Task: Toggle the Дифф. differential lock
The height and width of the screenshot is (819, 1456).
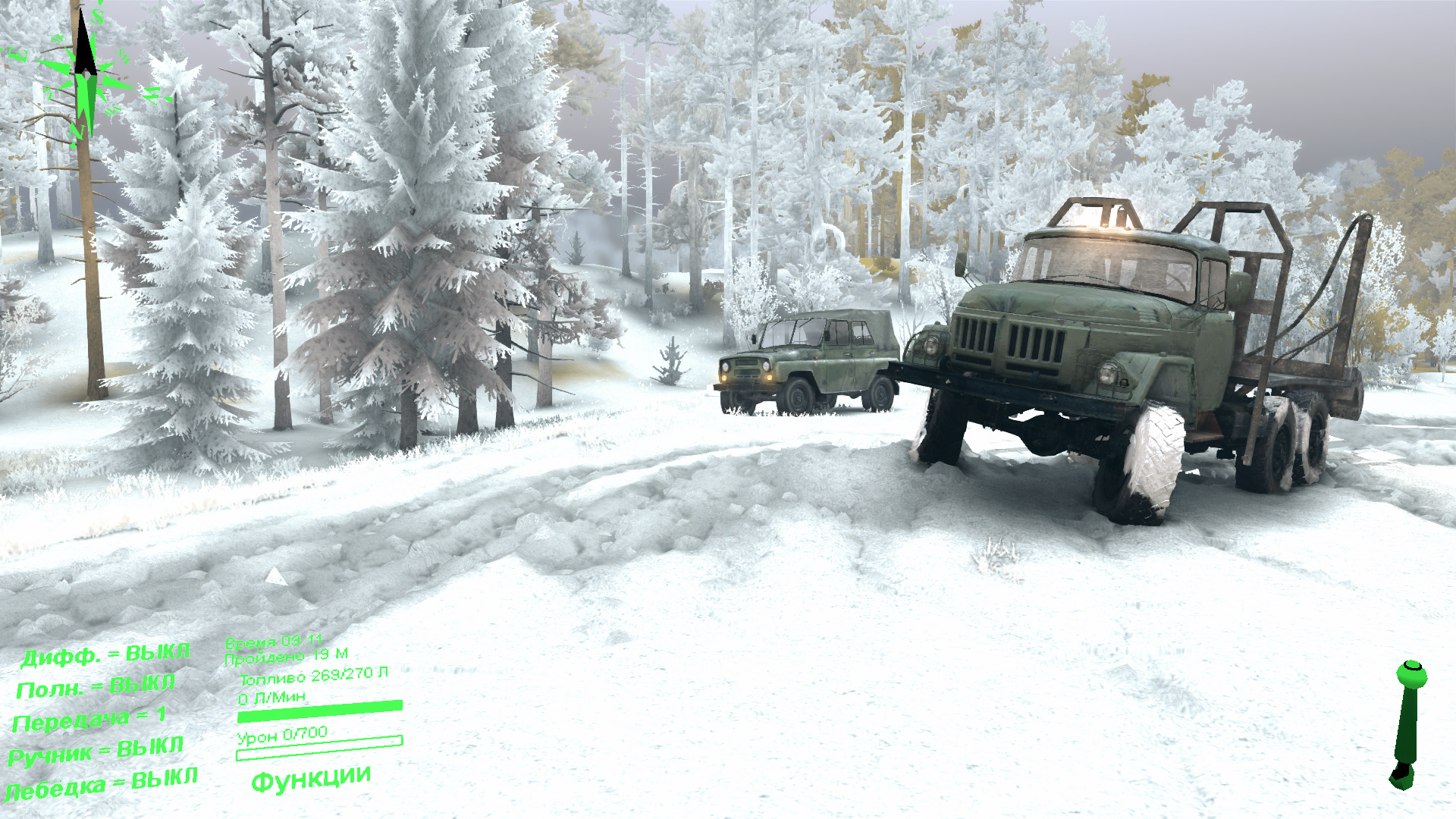Action: pos(105,655)
